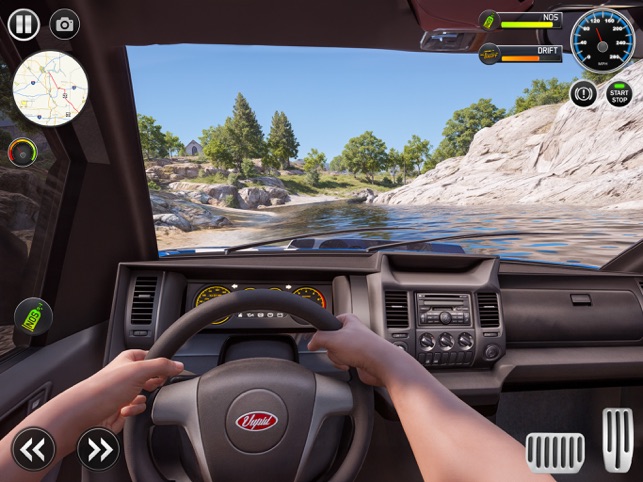The height and width of the screenshot is (482, 643).
Task: Toggle the engine Start Stop button
Action: 620,94
